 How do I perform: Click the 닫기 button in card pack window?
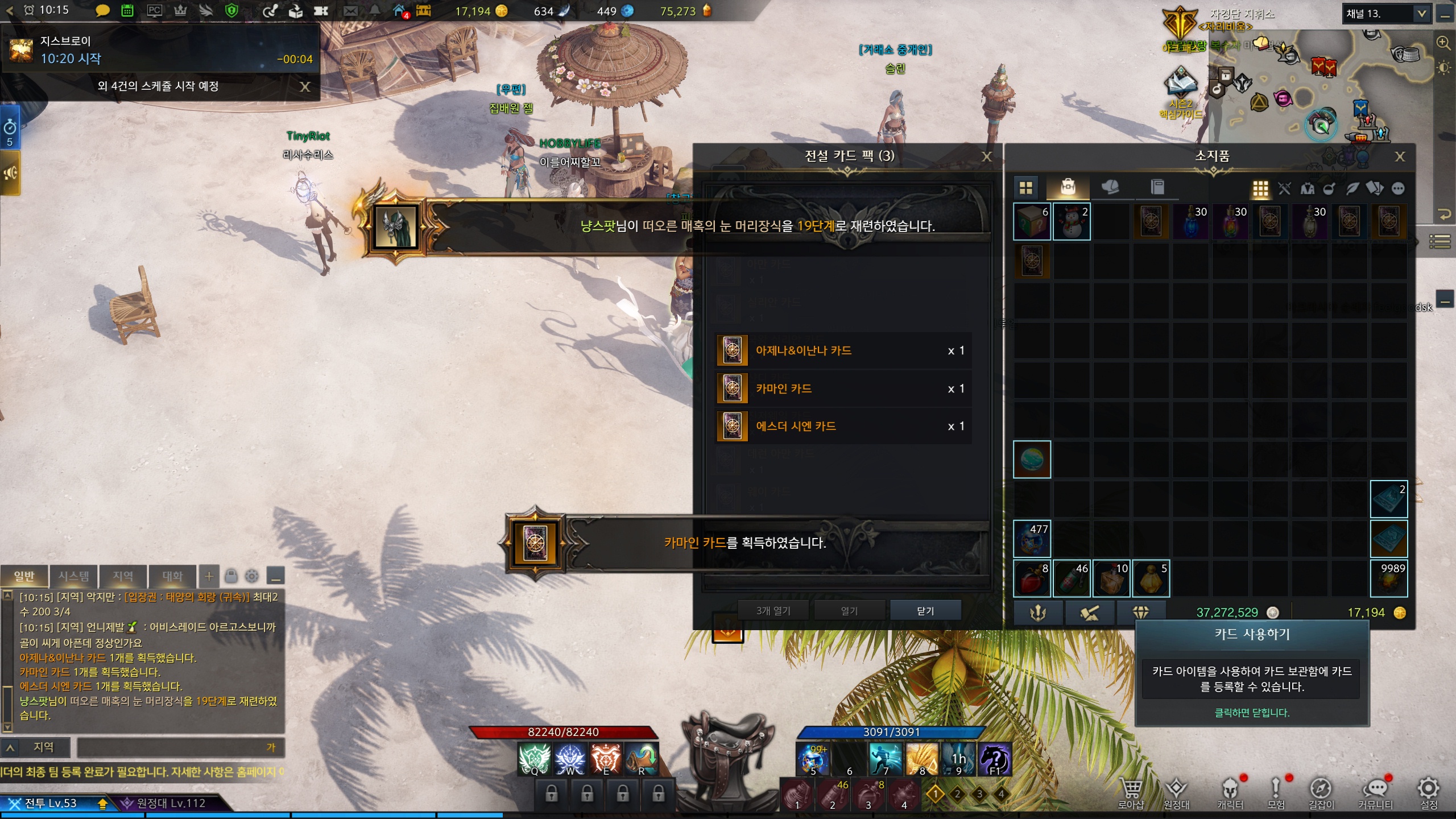(x=925, y=610)
